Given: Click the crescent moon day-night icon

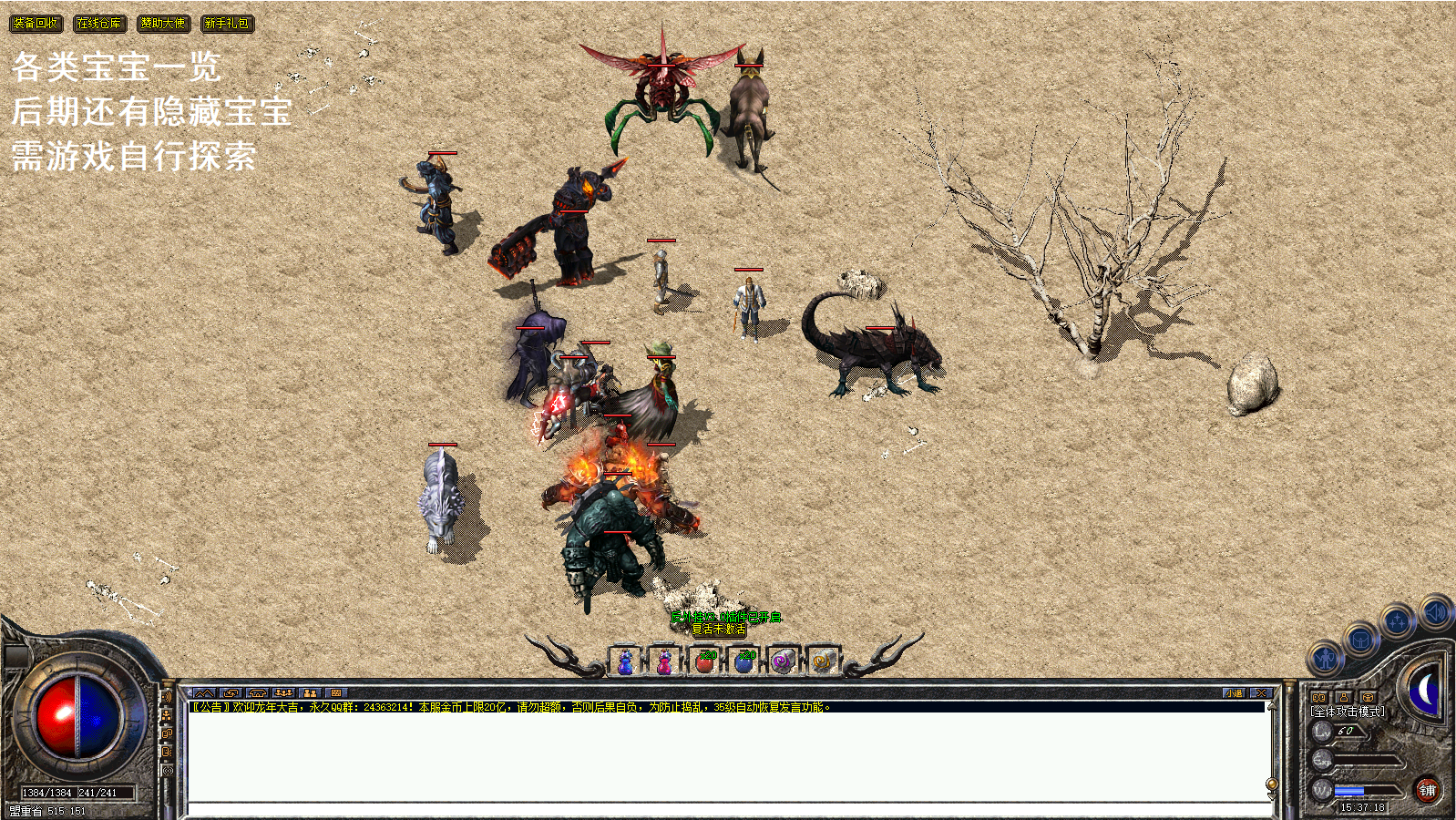Looking at the screenshot, I should pos(1425,691).
